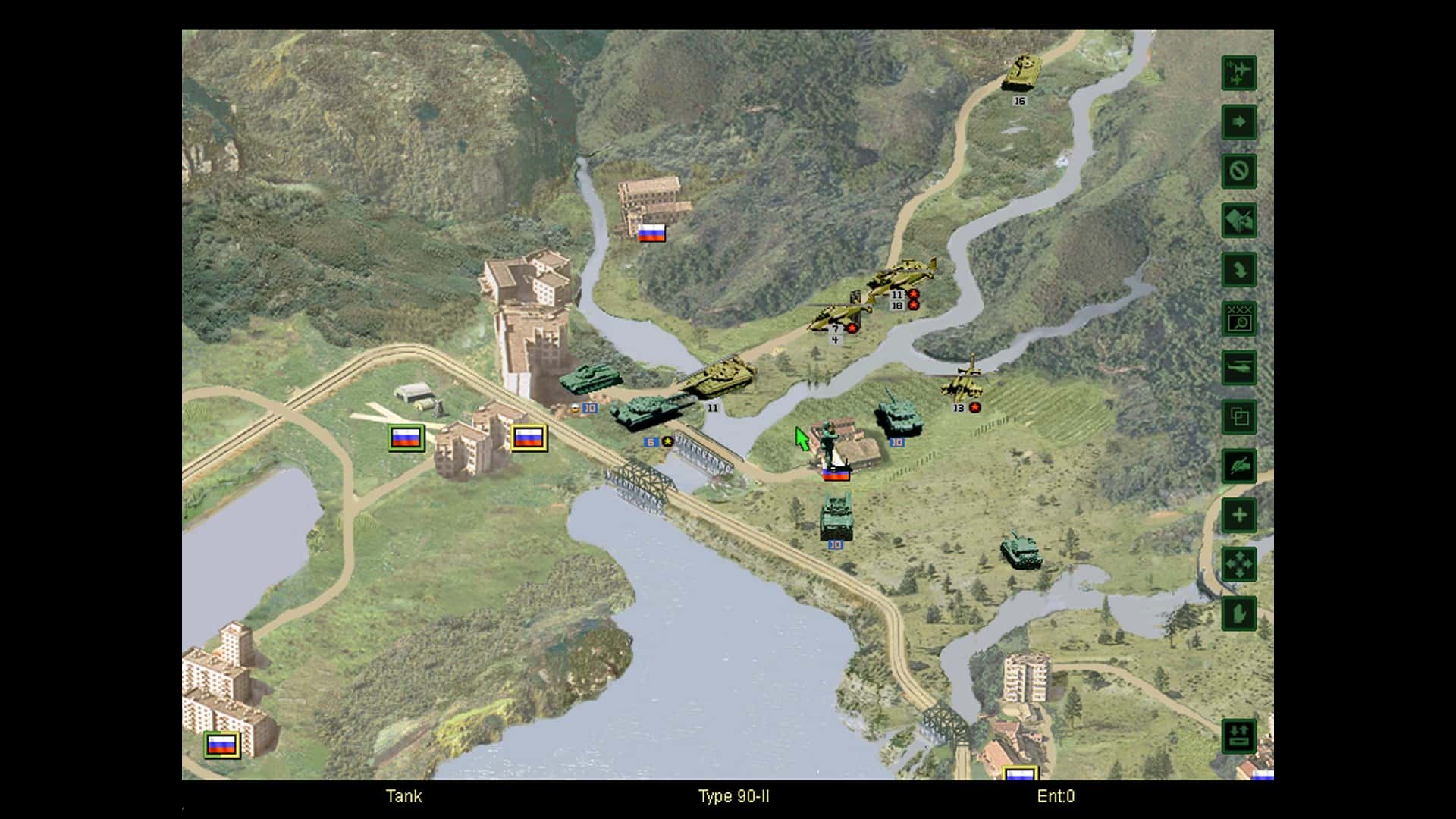
Task: Select the air mission jet icon
Action: coord(1238,73)
